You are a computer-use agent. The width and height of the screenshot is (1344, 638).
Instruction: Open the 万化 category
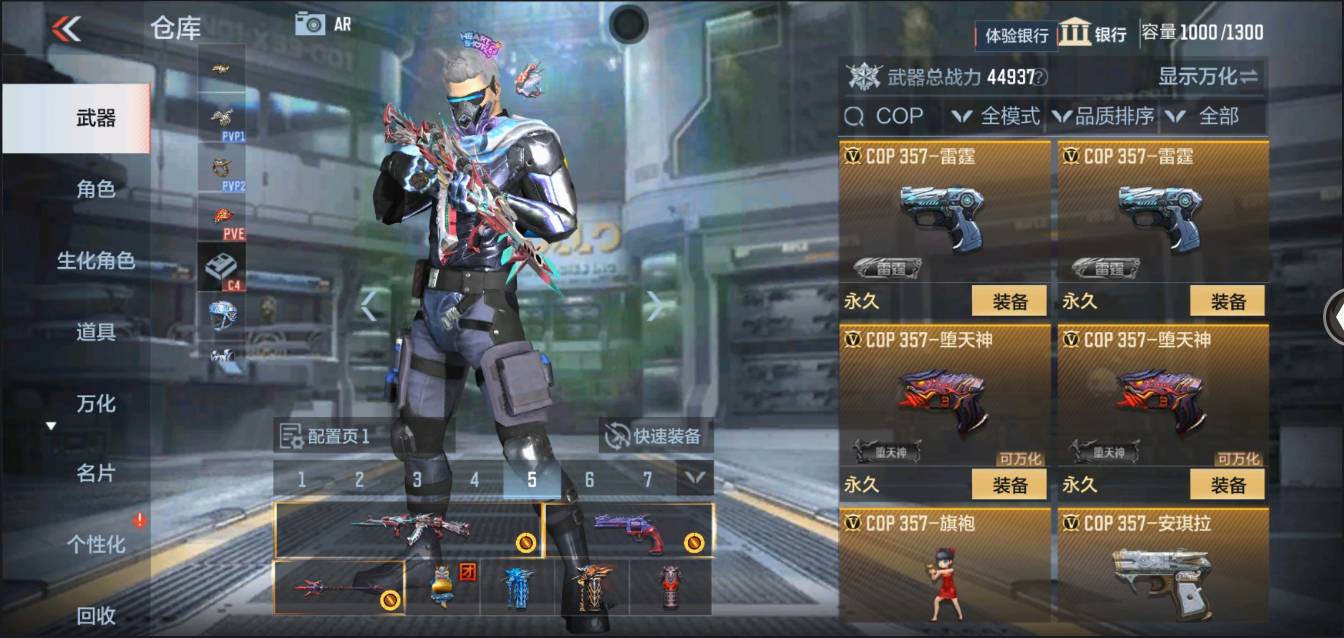pos(95,404)
